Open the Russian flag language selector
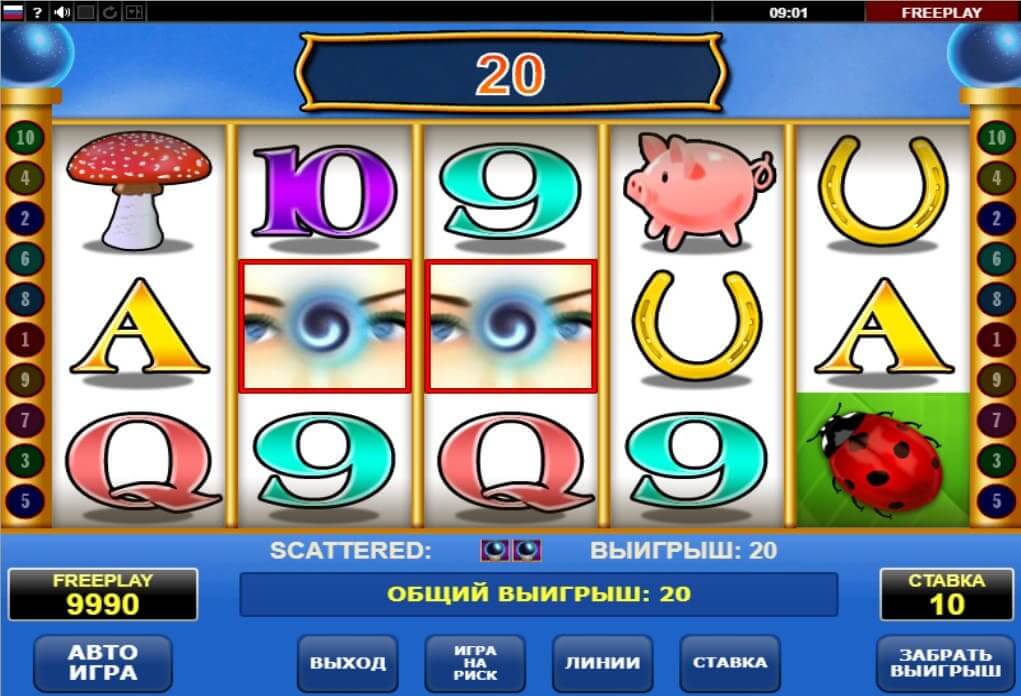 (14, 12)
